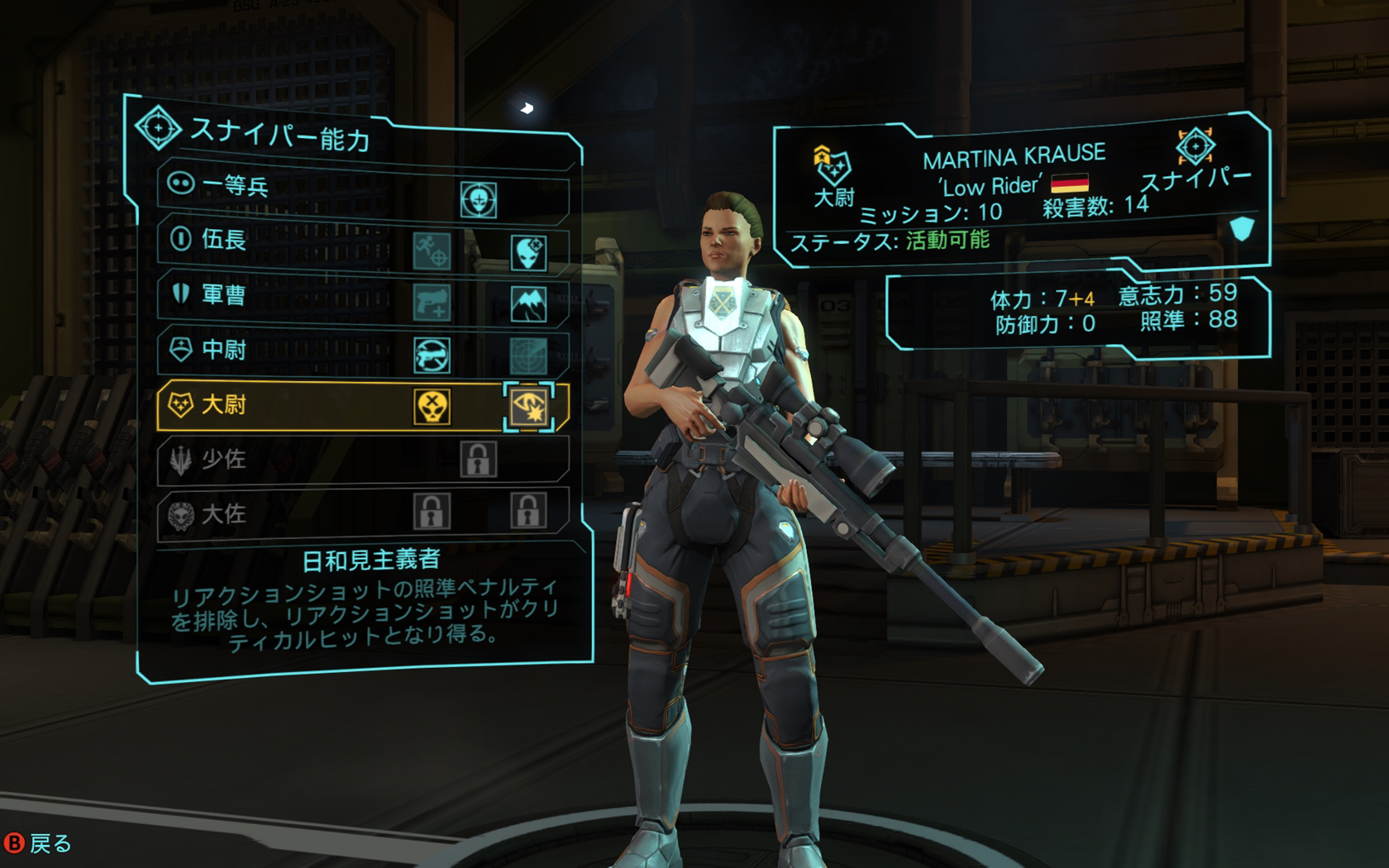Choose the Damn Good Ground mountain icon

tap(528, 304)
